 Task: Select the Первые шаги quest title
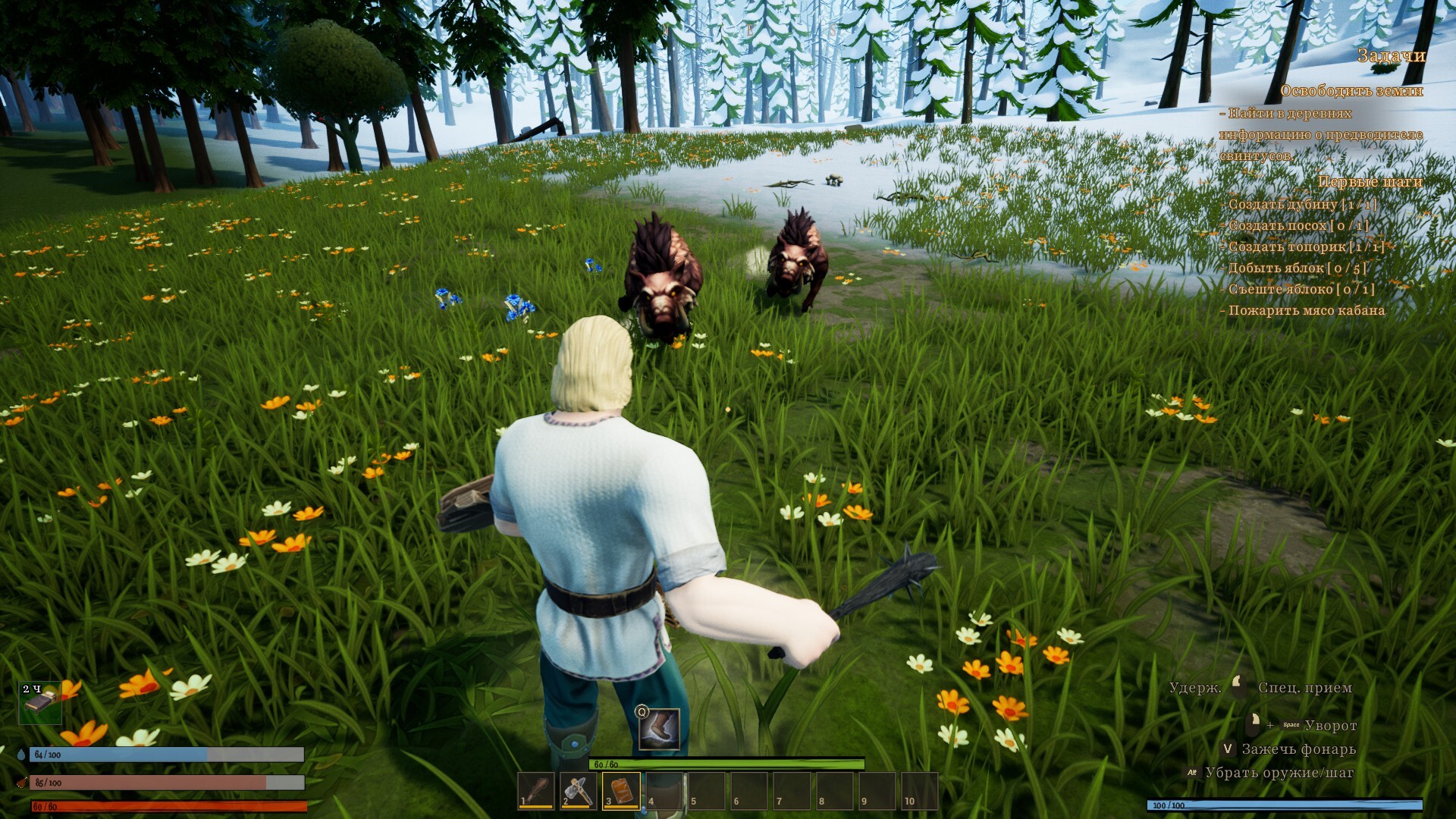coord(1370,182)
